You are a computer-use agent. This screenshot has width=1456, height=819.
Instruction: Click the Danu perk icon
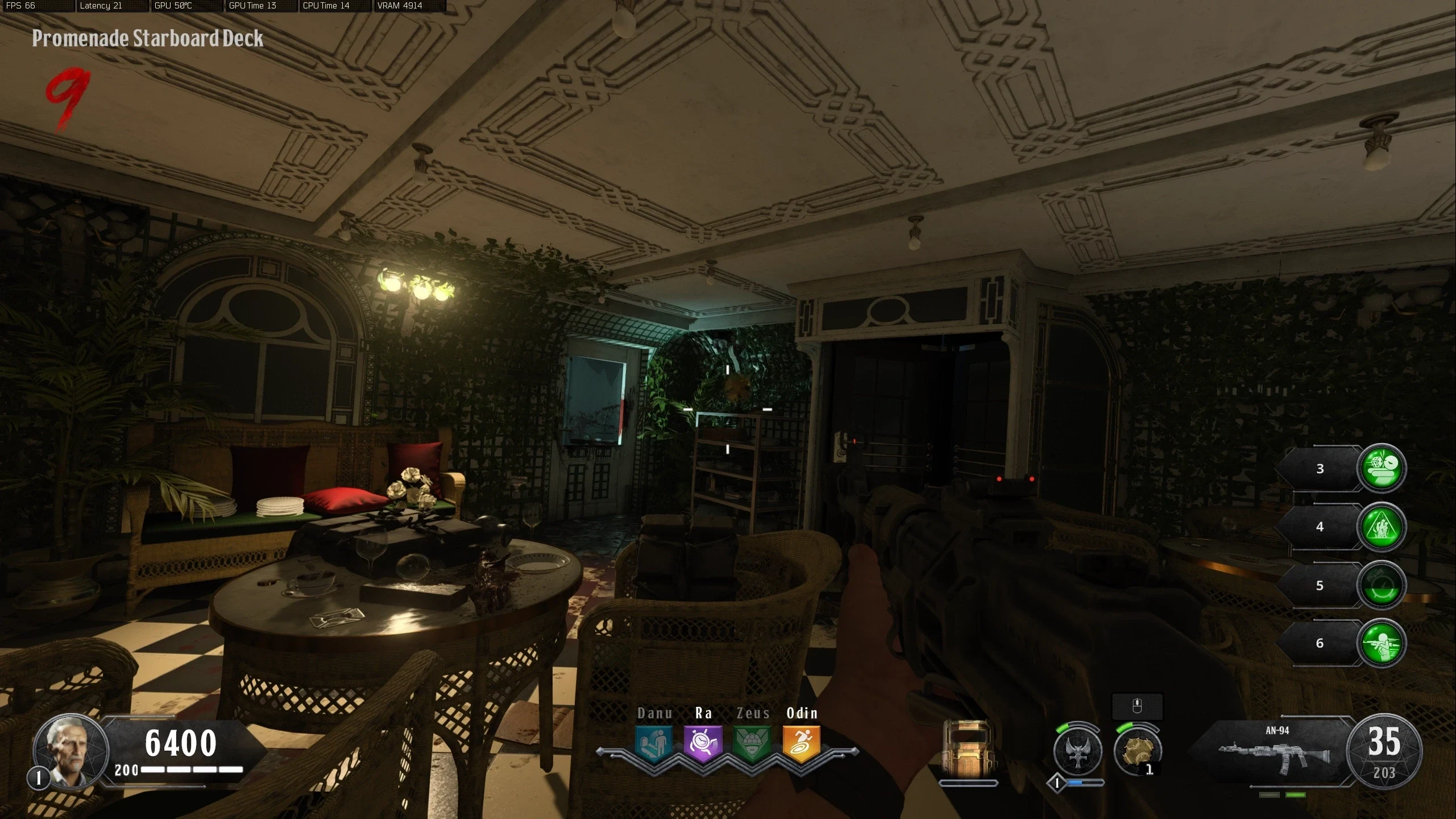click(654, 743)
